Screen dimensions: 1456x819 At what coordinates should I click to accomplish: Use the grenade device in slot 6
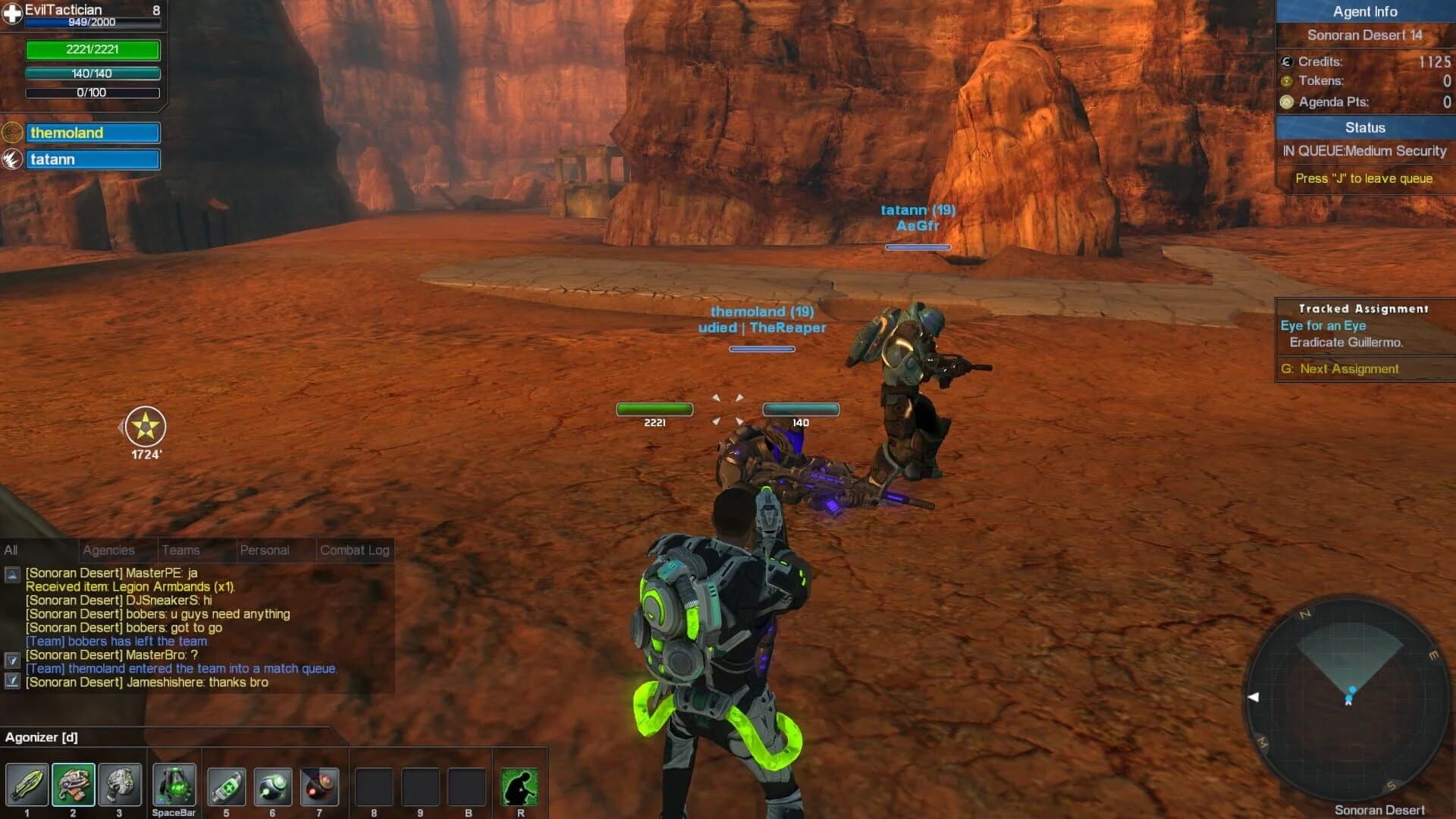coord(273,785)
